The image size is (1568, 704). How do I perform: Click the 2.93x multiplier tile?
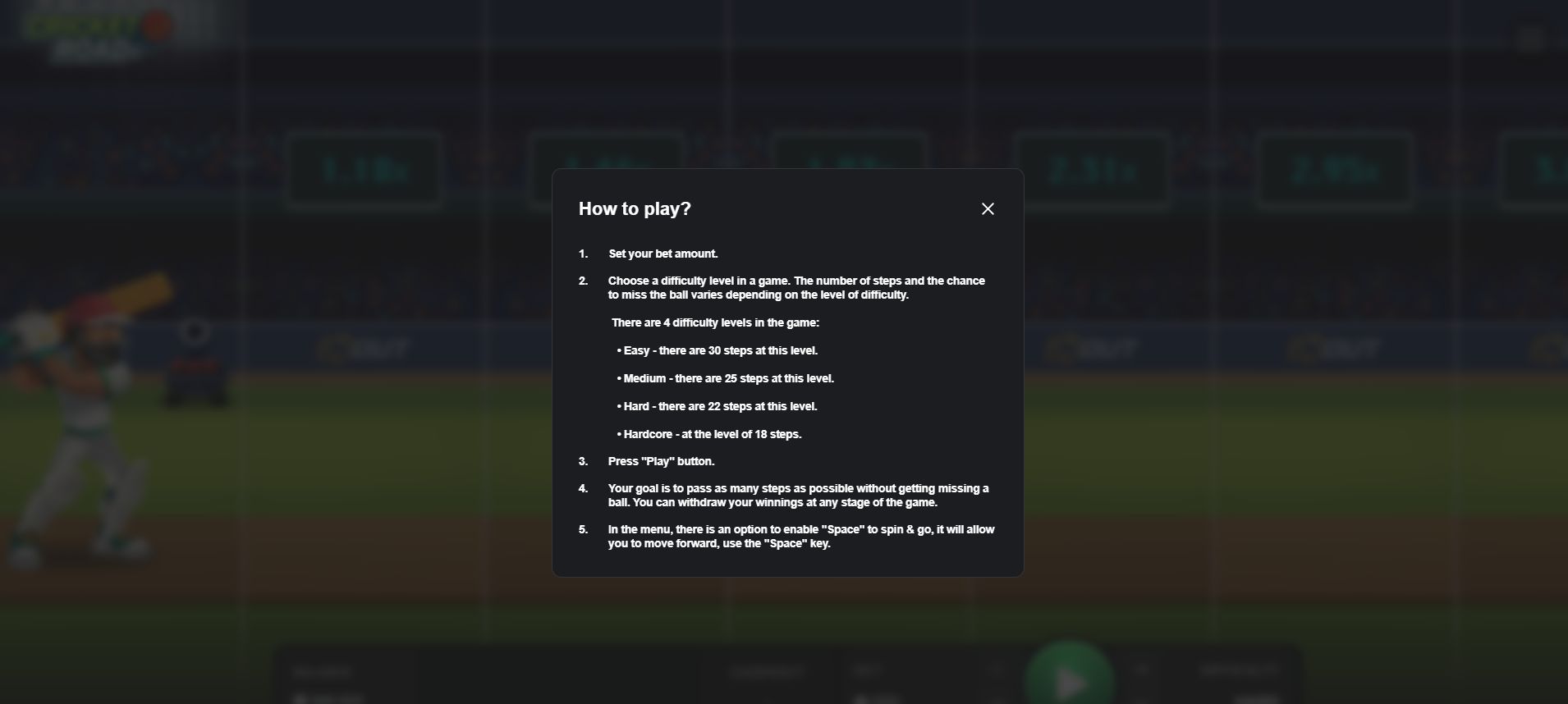click(1334, 168)
